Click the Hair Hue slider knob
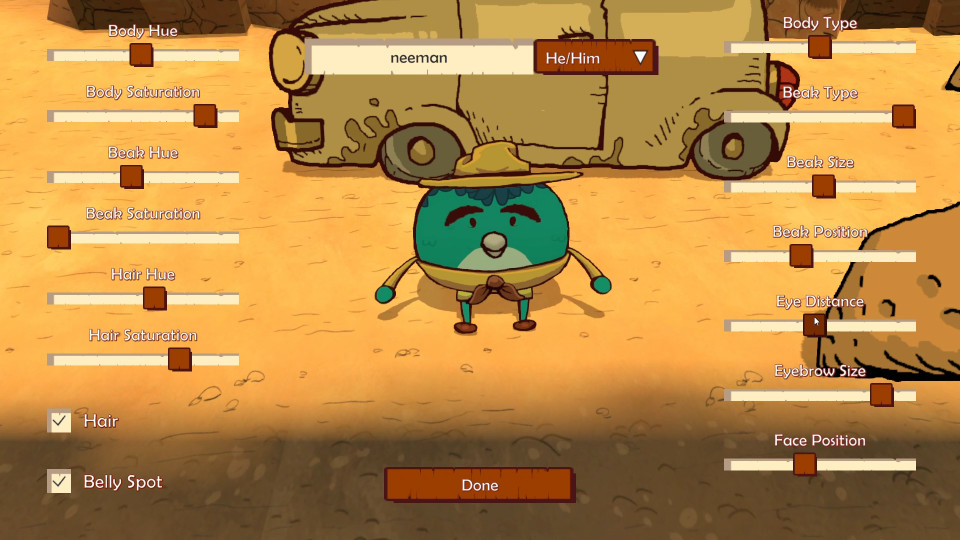This screenshot has height=540, width=960. pyautogui.click(x=154, y=298)
